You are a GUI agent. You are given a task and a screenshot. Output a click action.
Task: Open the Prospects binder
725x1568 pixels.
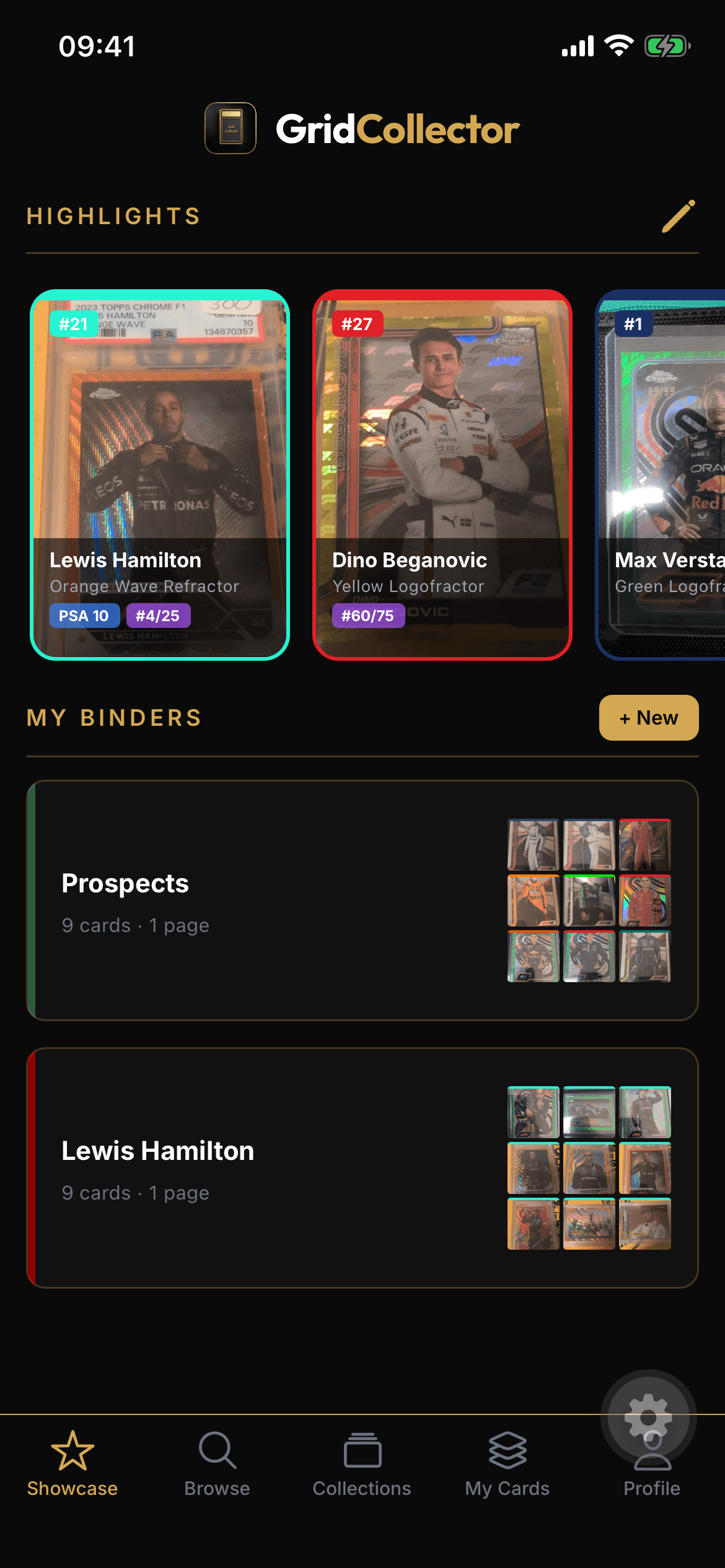(362, 900)
